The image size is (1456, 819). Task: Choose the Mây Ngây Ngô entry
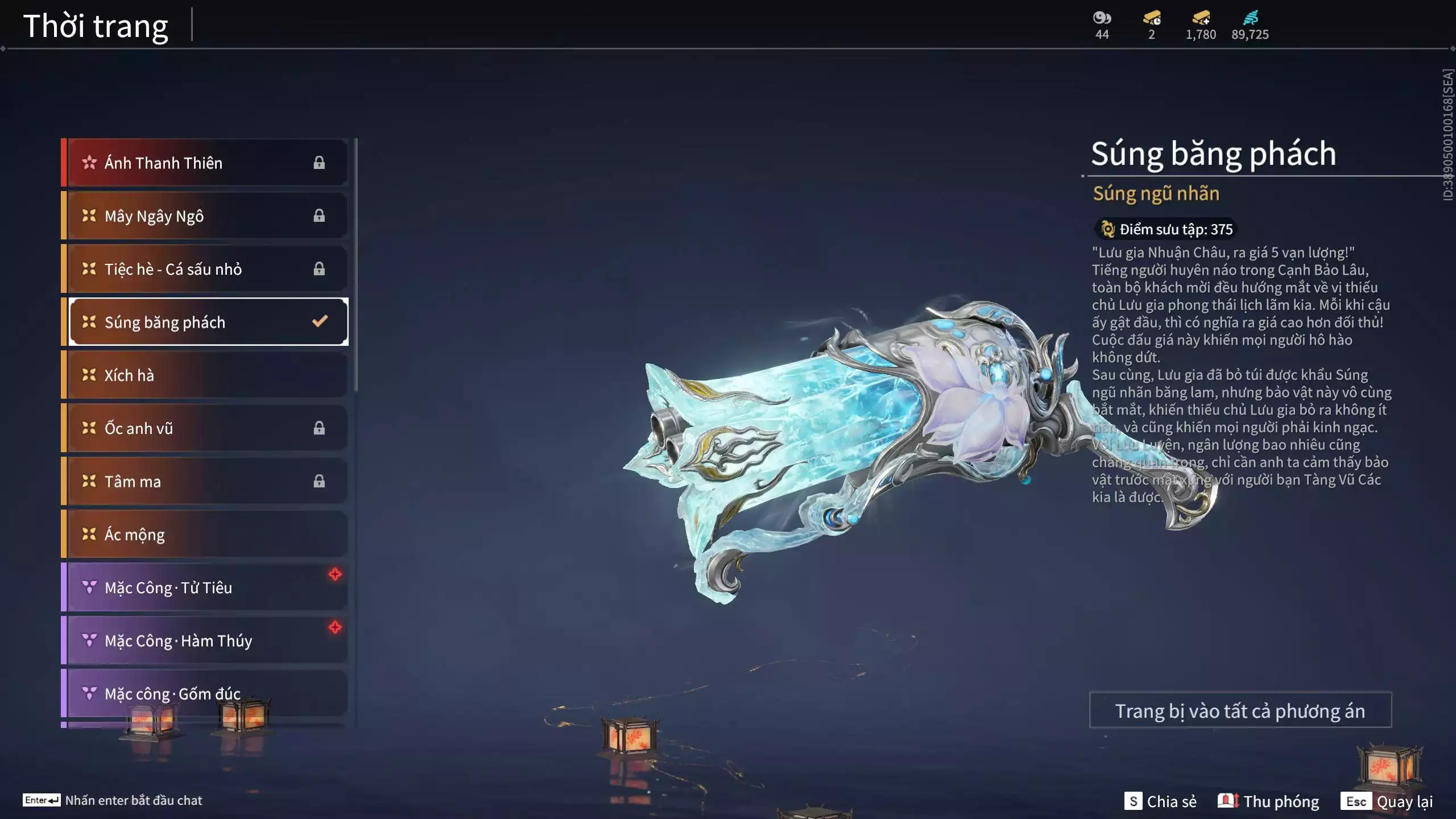click(205, 216)
